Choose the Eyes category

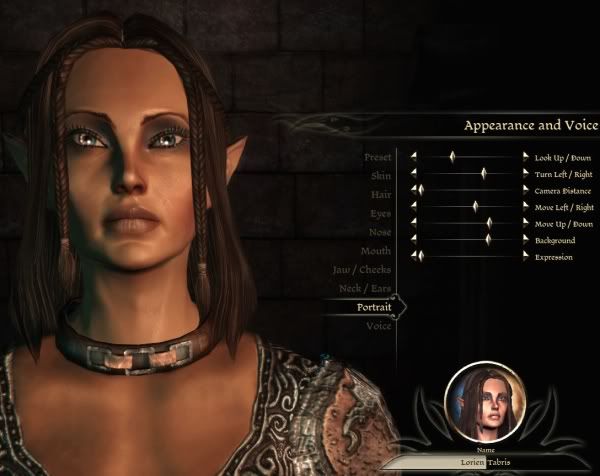point(380,213)
